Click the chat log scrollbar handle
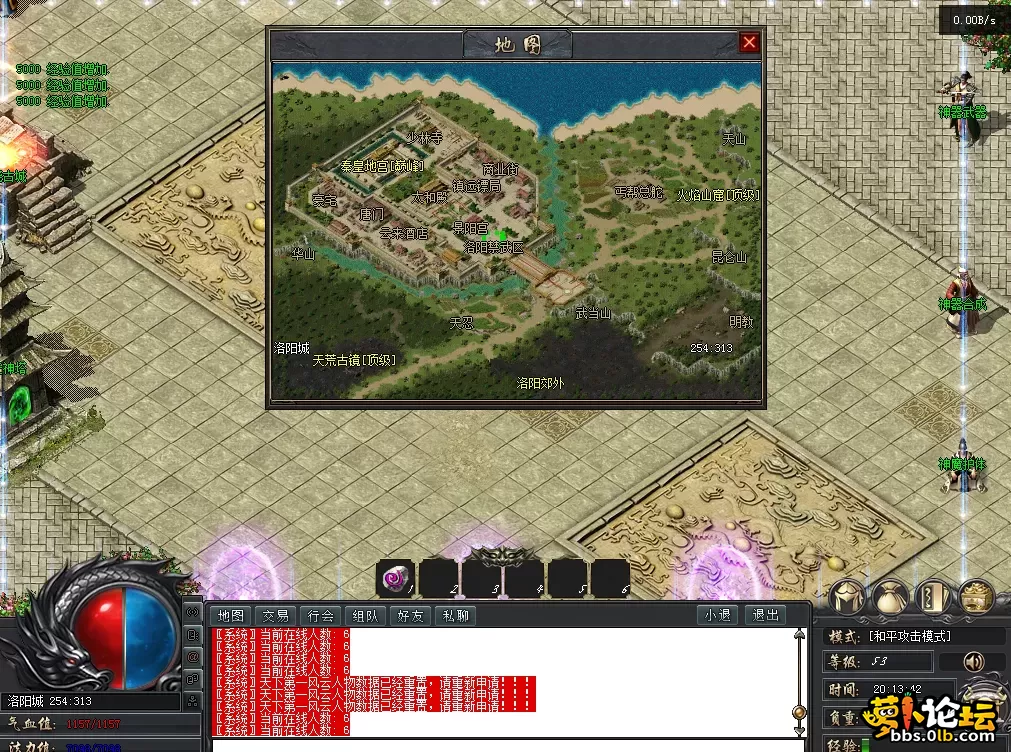Viewport: 1011px width, 752px height. (x=799, y=711)
